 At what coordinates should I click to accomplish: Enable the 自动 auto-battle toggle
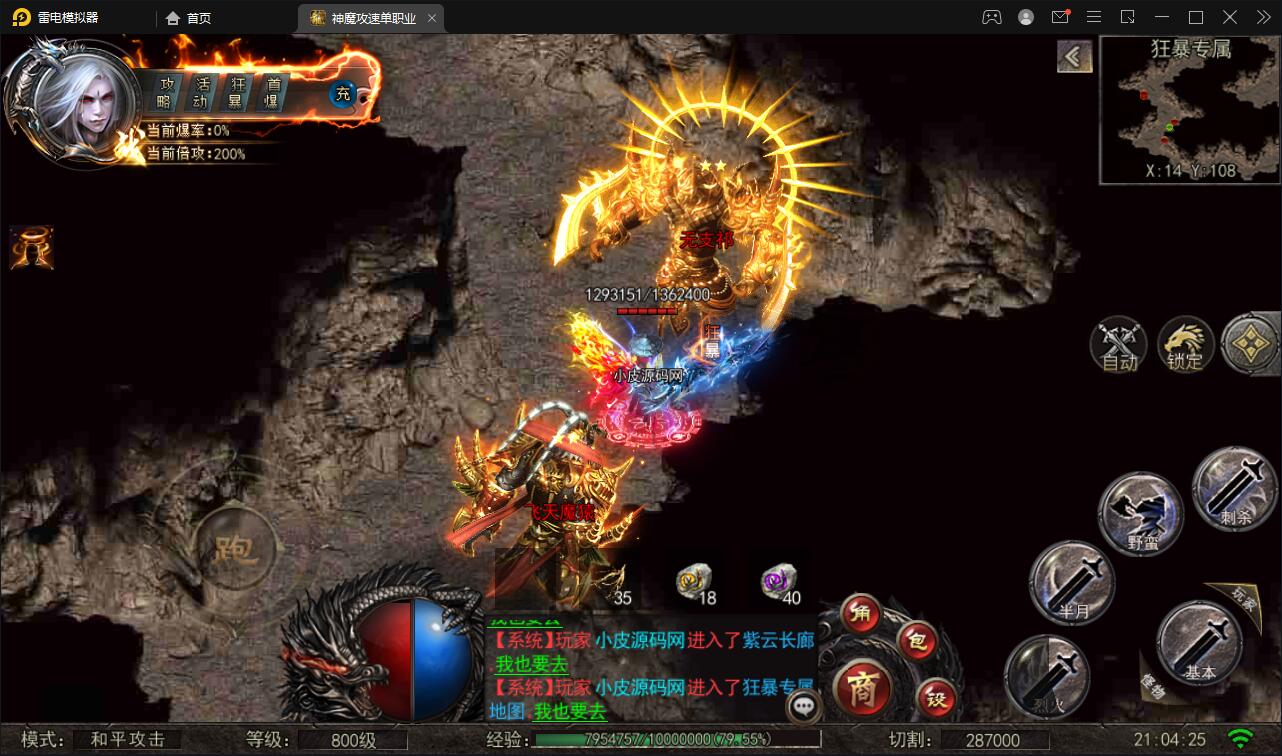1116,344
